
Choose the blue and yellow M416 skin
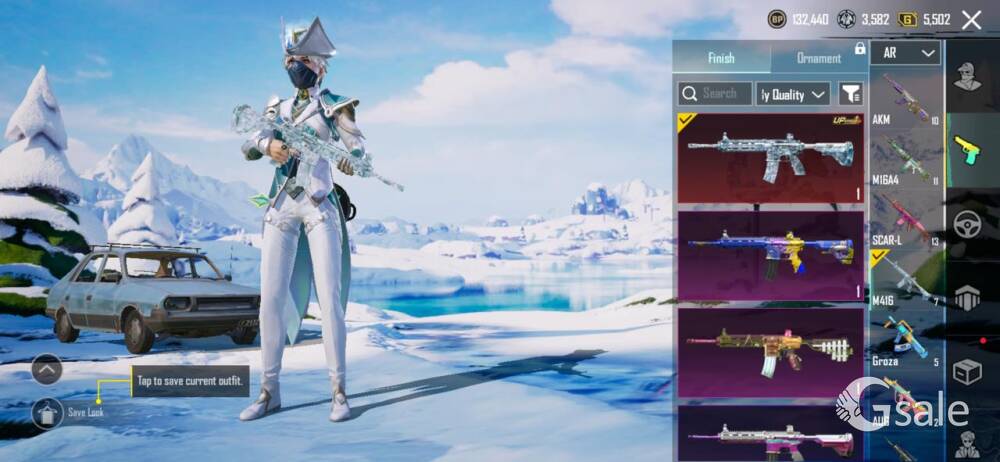tap(770, 254)
